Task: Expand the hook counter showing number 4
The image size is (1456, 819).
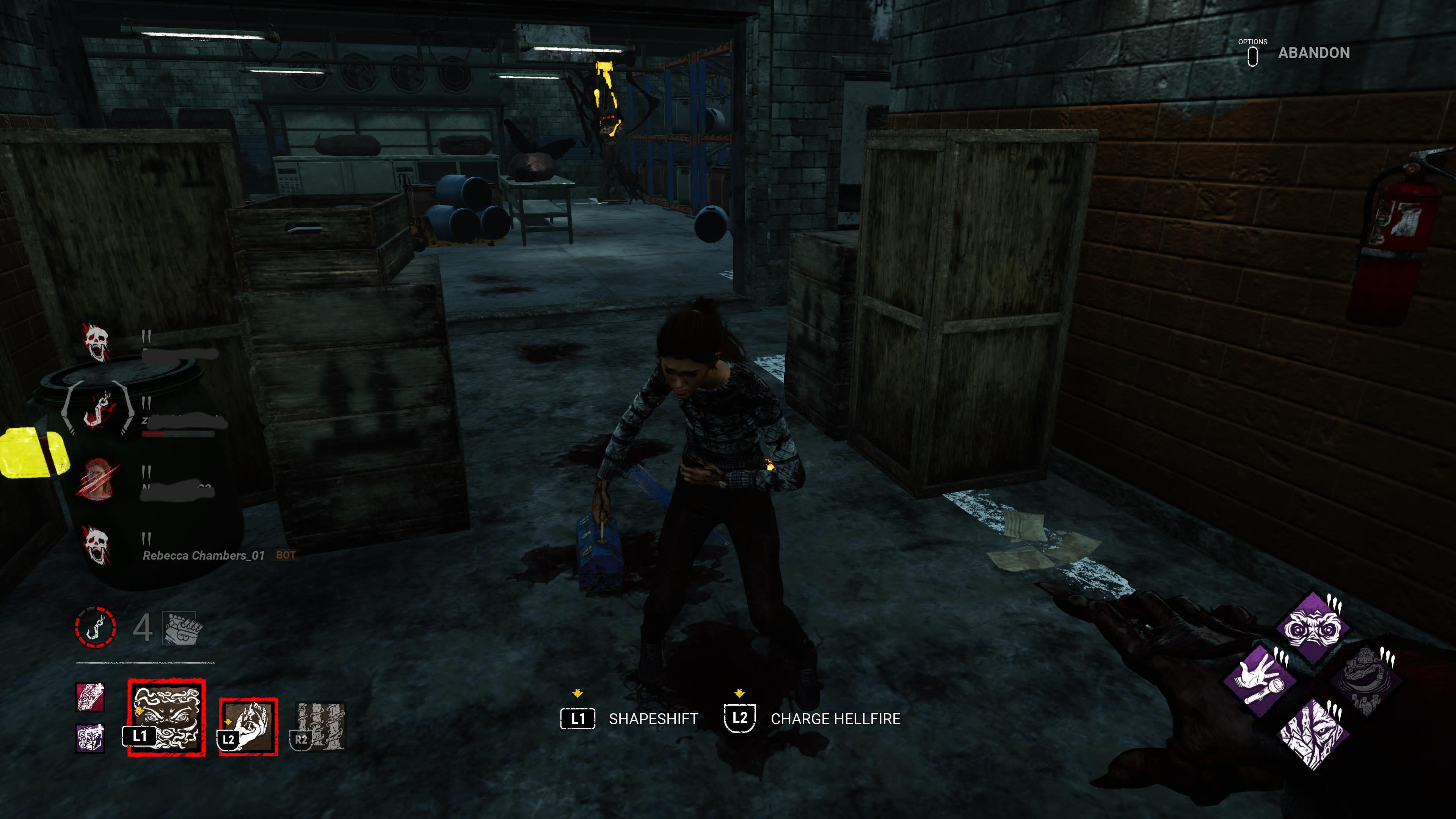Action: [144, 626]
